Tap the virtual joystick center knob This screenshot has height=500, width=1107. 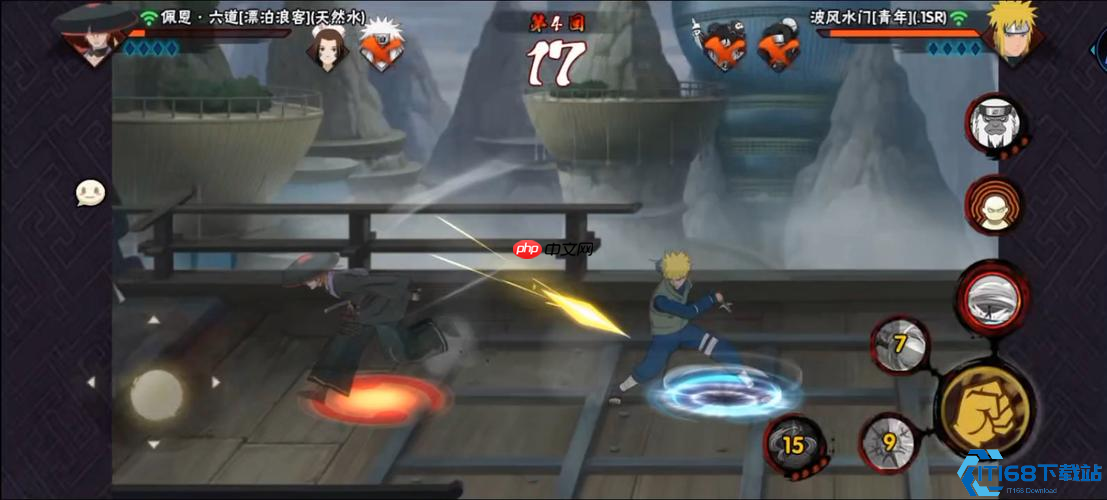click(156, 393)
